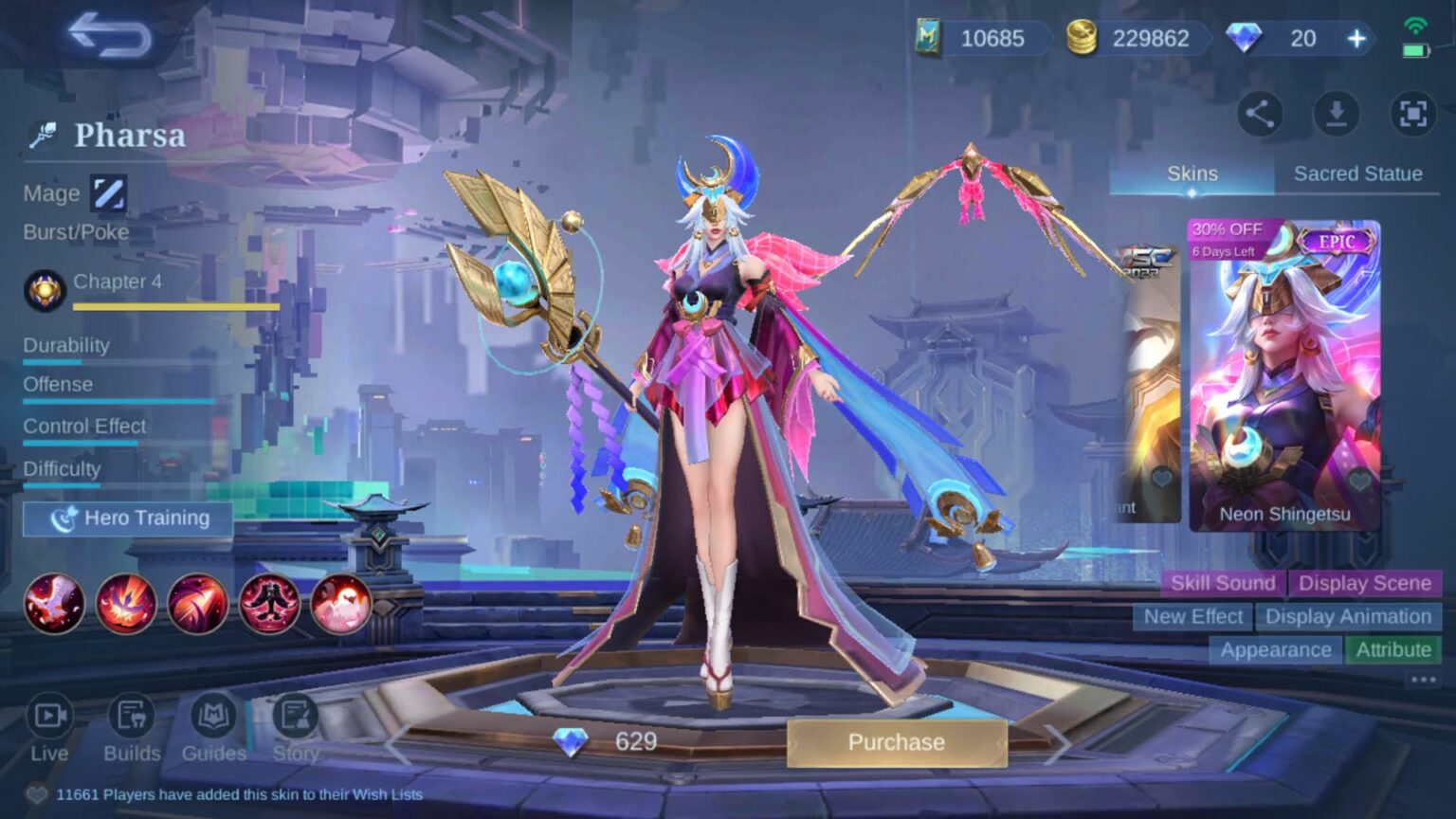Click the download screenshot icon

click(x=1337, y=114)
